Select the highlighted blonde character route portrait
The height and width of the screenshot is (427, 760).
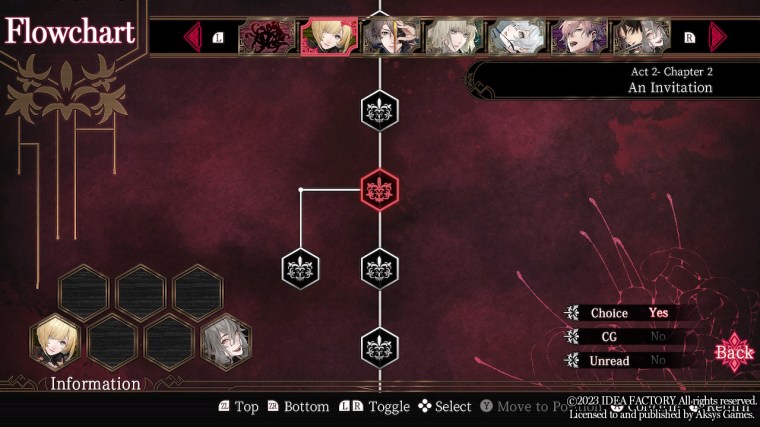329,37
